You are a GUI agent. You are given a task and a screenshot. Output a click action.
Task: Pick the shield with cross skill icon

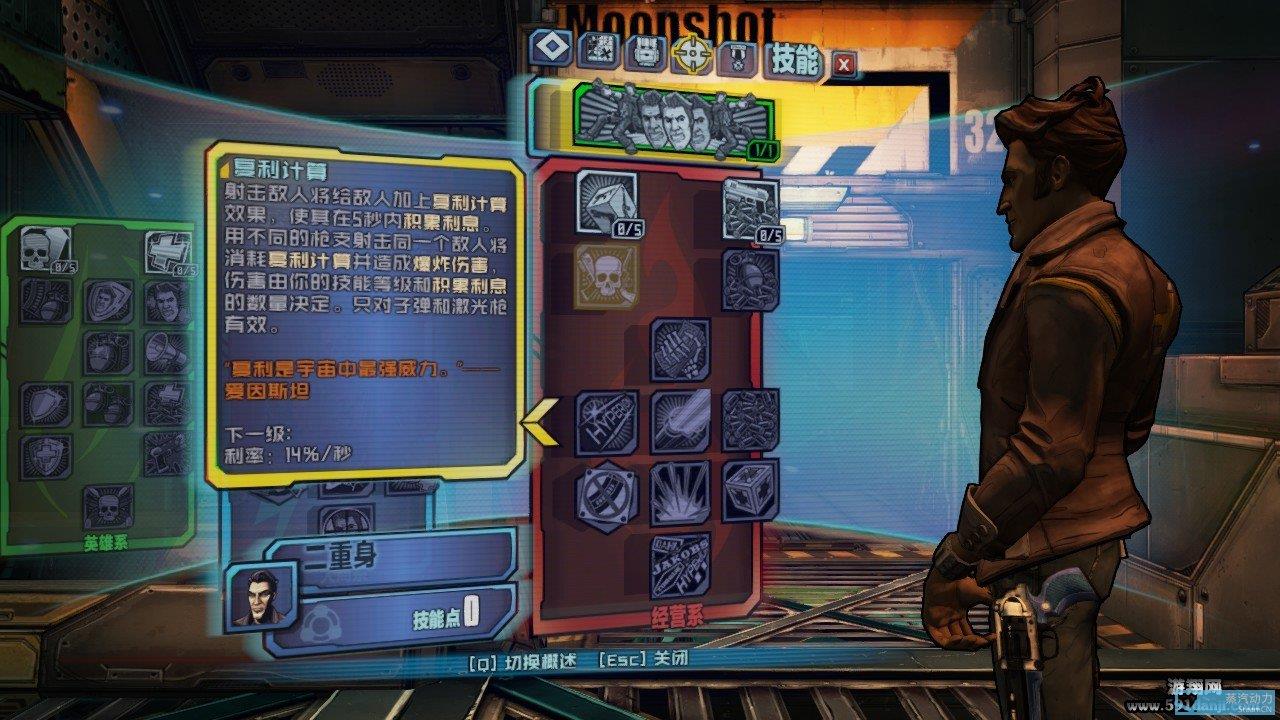pos(45,456)
